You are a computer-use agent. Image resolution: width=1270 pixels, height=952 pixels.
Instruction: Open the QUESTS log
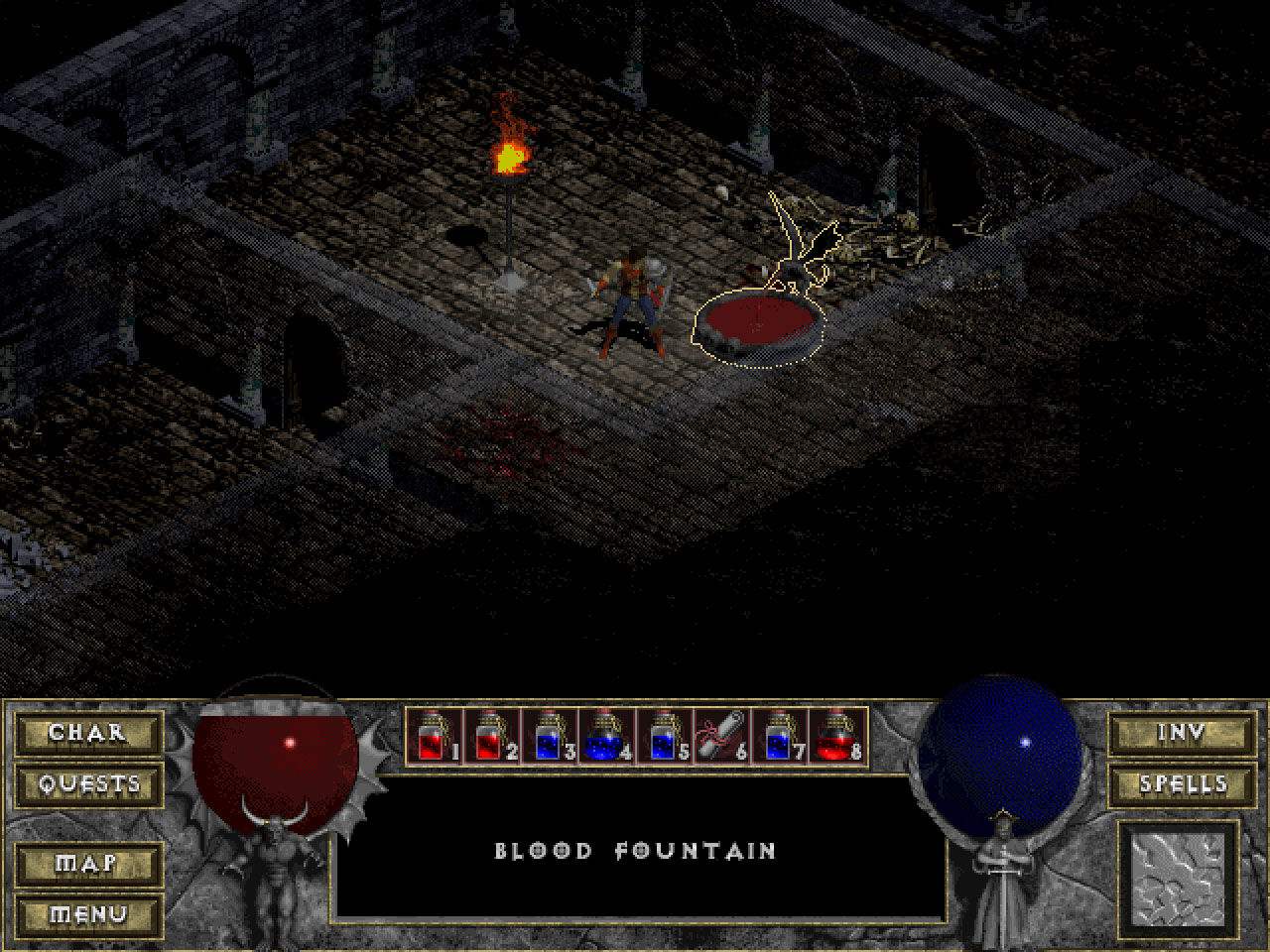tap(88, 783)
